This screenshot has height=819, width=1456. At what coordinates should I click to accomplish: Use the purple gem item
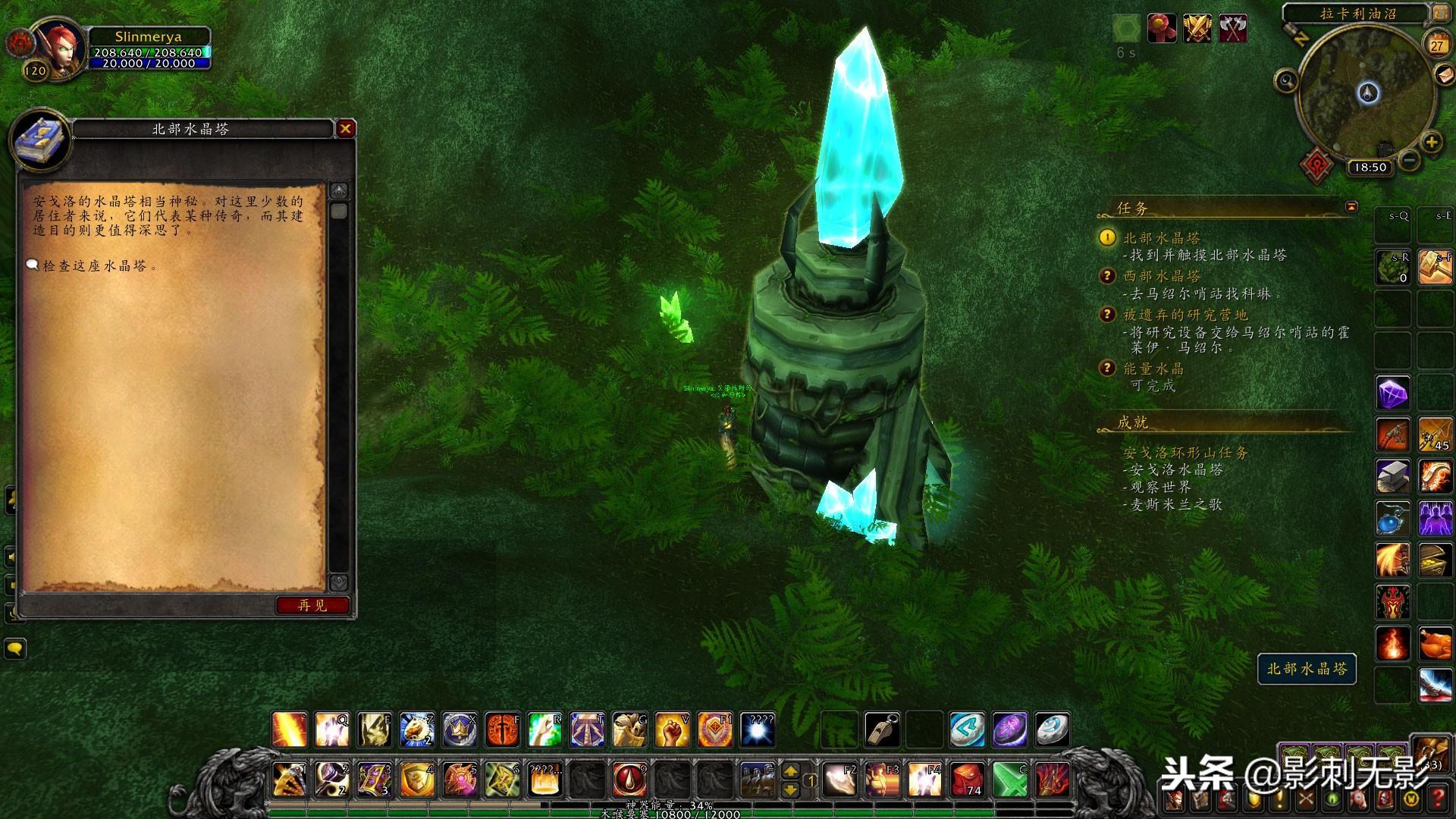pos(1392,394)
